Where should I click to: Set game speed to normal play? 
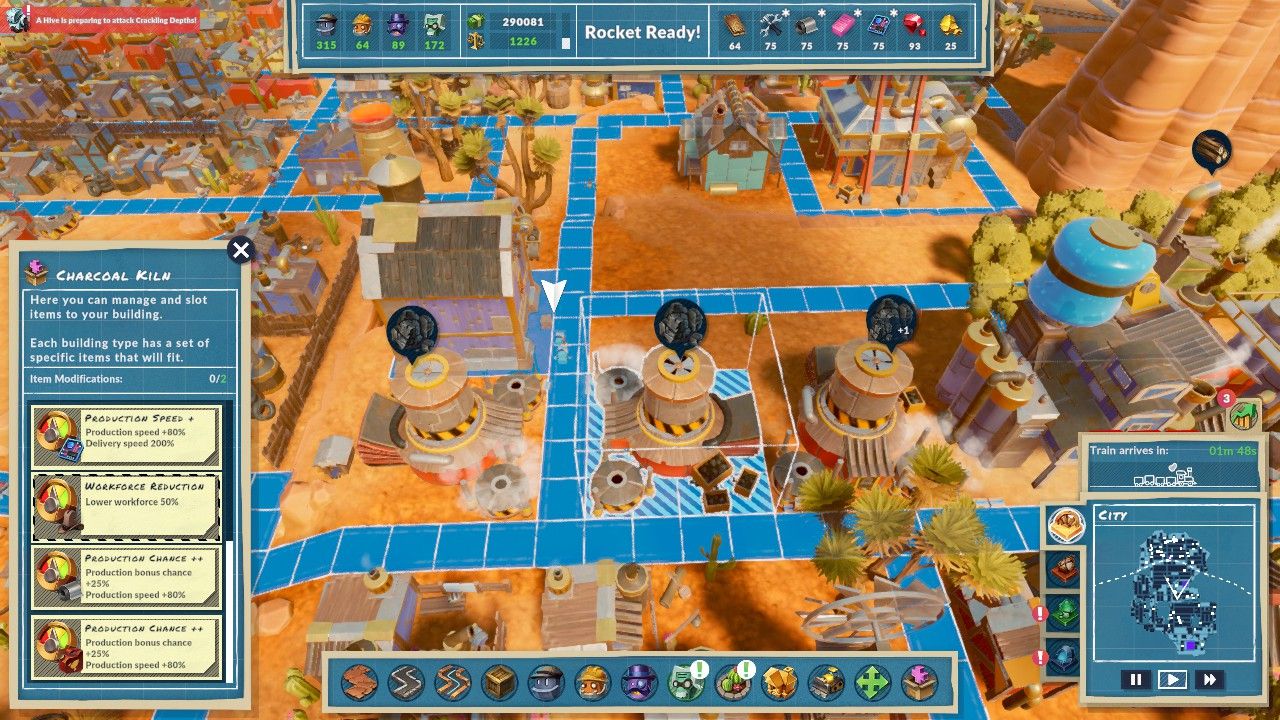(x=1172, y=680)
